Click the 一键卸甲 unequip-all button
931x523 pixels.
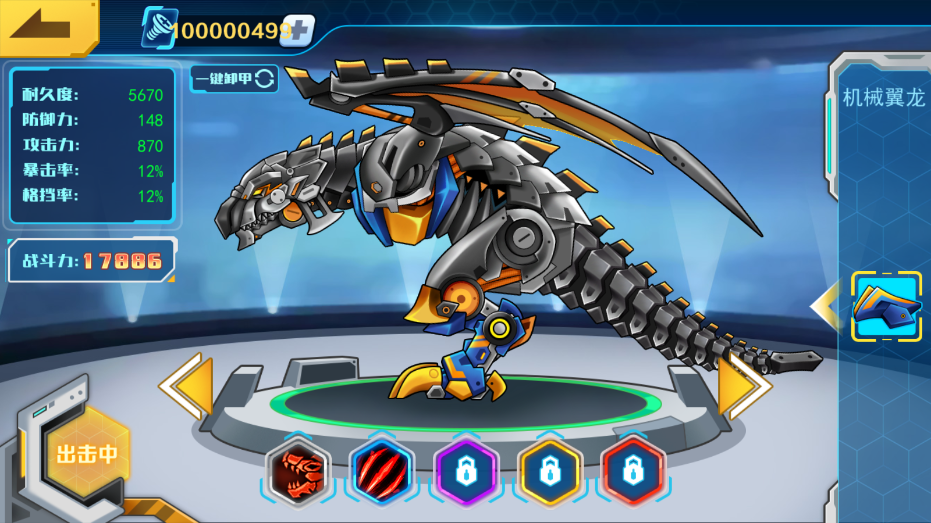[234, 78]
